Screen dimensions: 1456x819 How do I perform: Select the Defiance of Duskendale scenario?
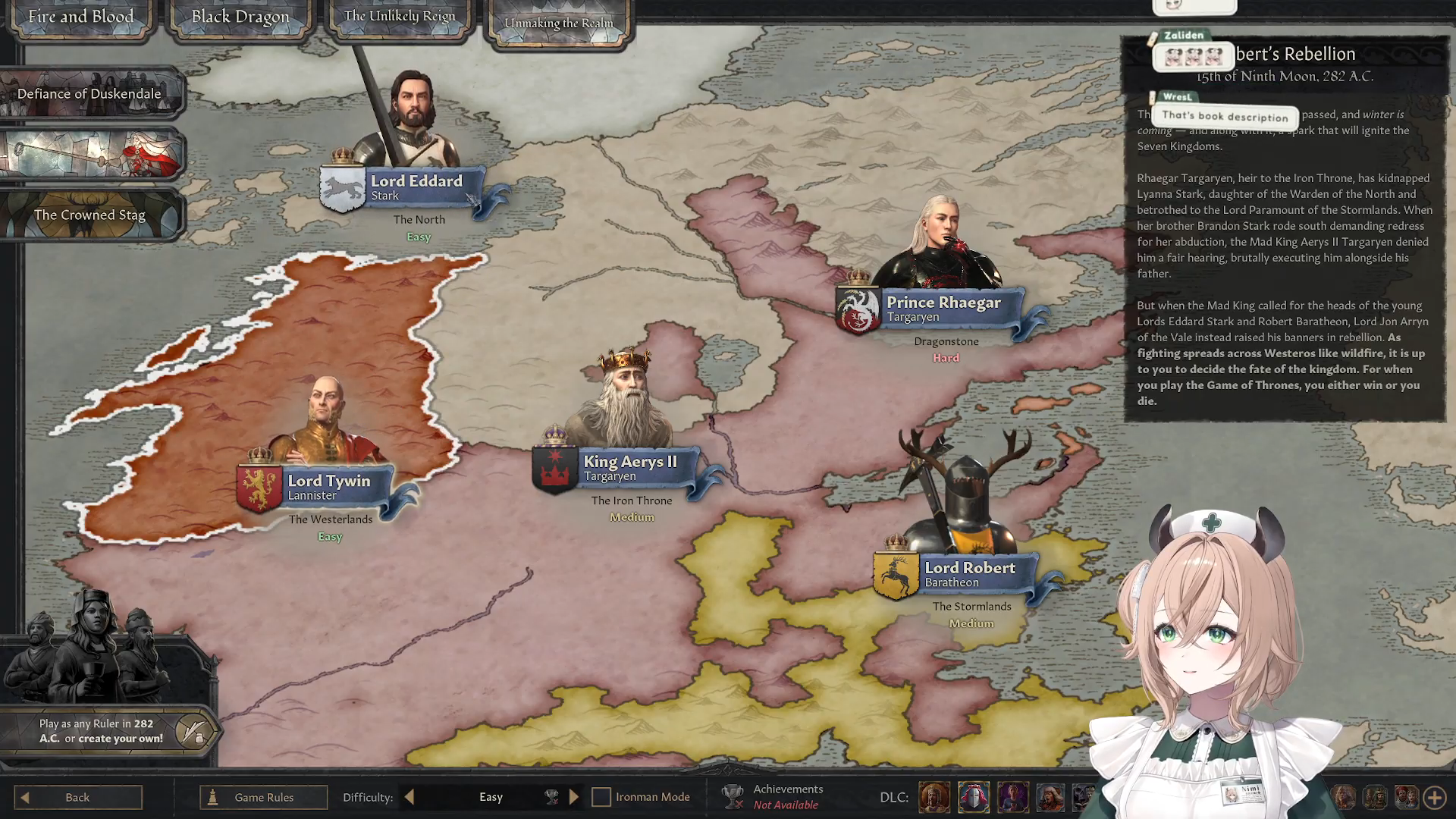(89, 94)
